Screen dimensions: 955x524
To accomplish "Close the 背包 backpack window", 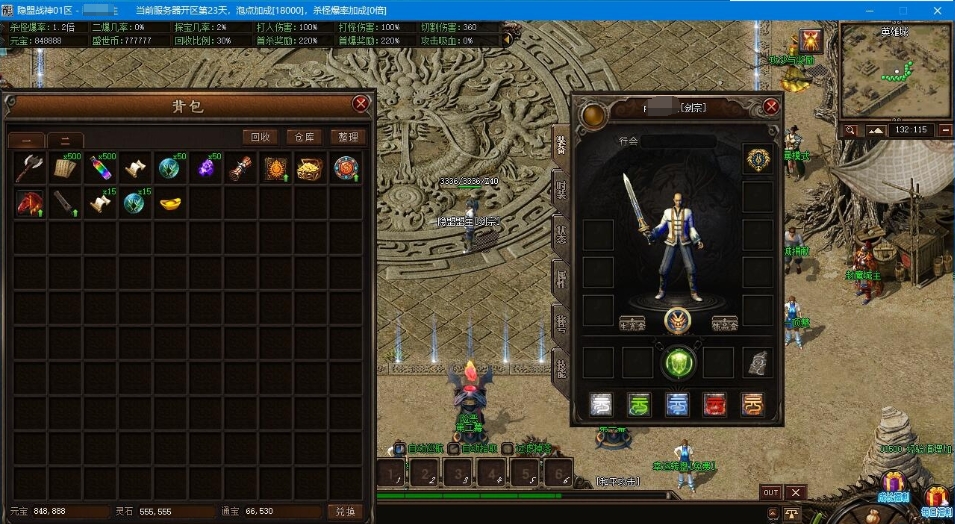I will (361, 103).
